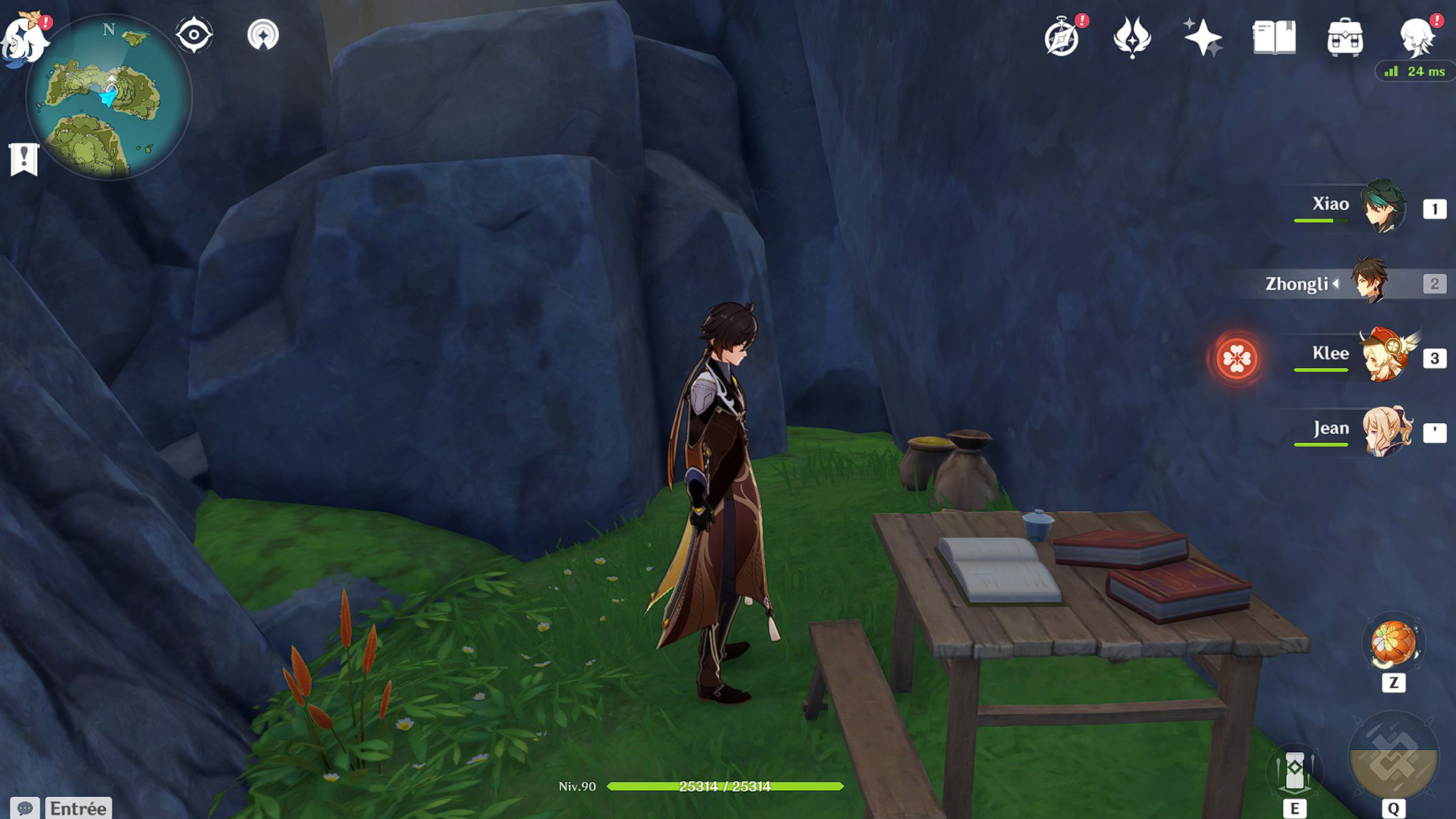Open the chat speech bubble
This screenshot has height=819, width=1456.
coord(24,808)
